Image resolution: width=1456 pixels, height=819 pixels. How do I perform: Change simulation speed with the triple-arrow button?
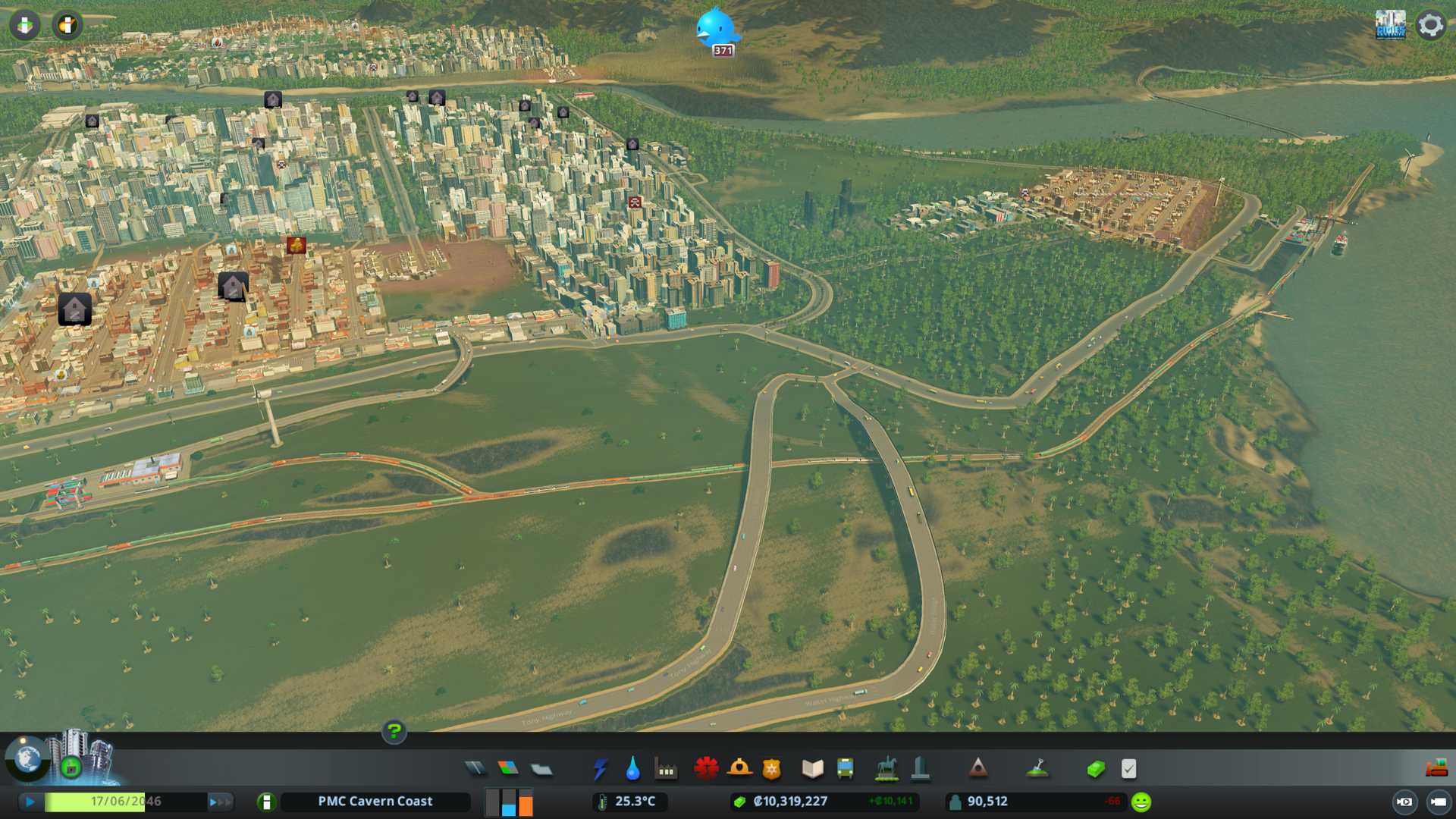219,802
